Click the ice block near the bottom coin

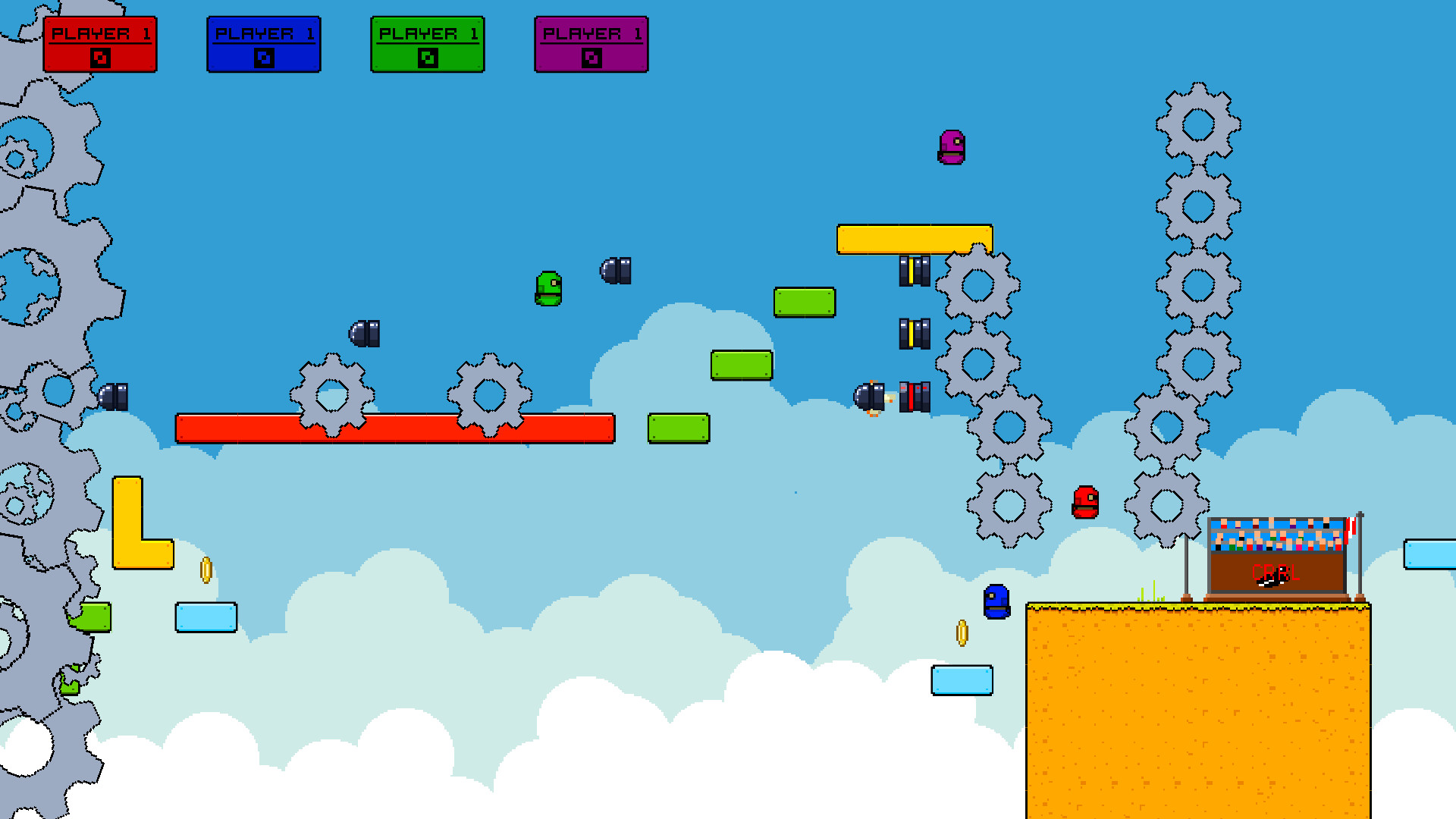(x=962, y=681)
